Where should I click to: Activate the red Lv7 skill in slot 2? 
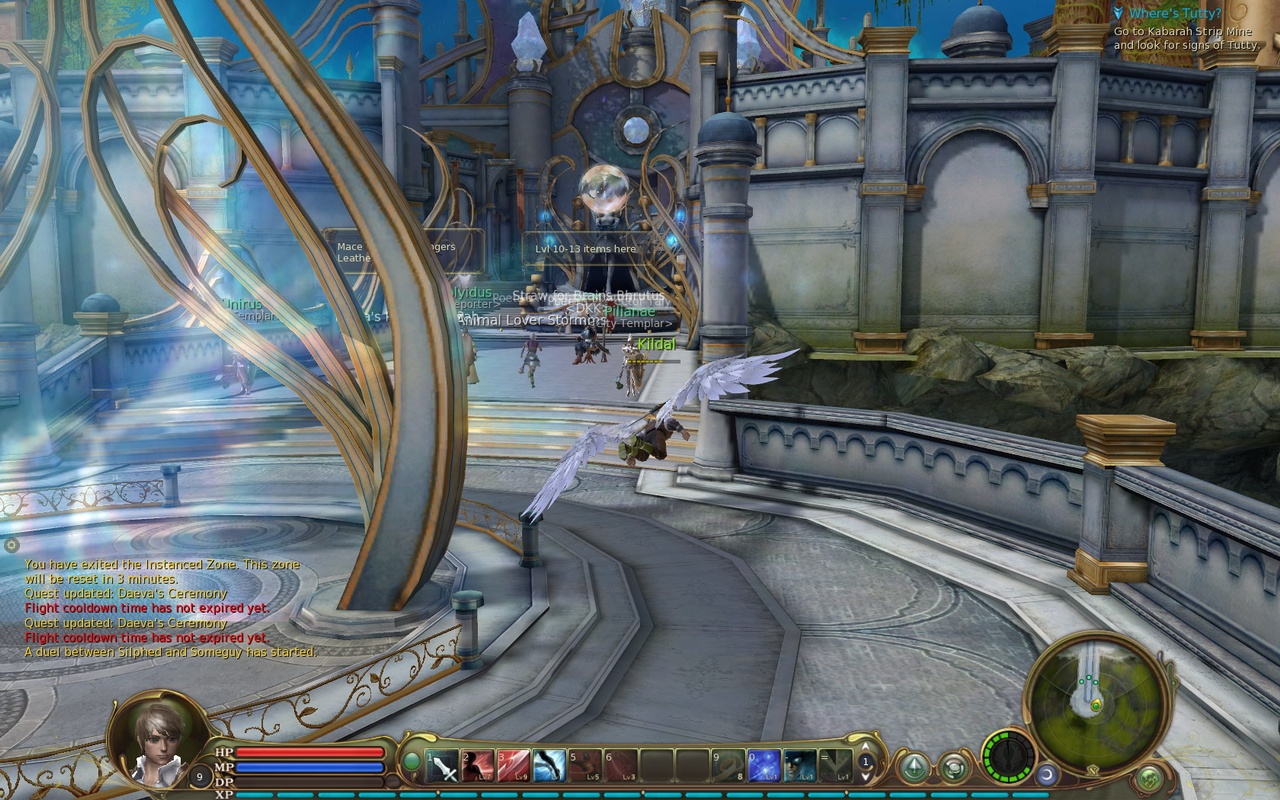click(x=478, y=765)
